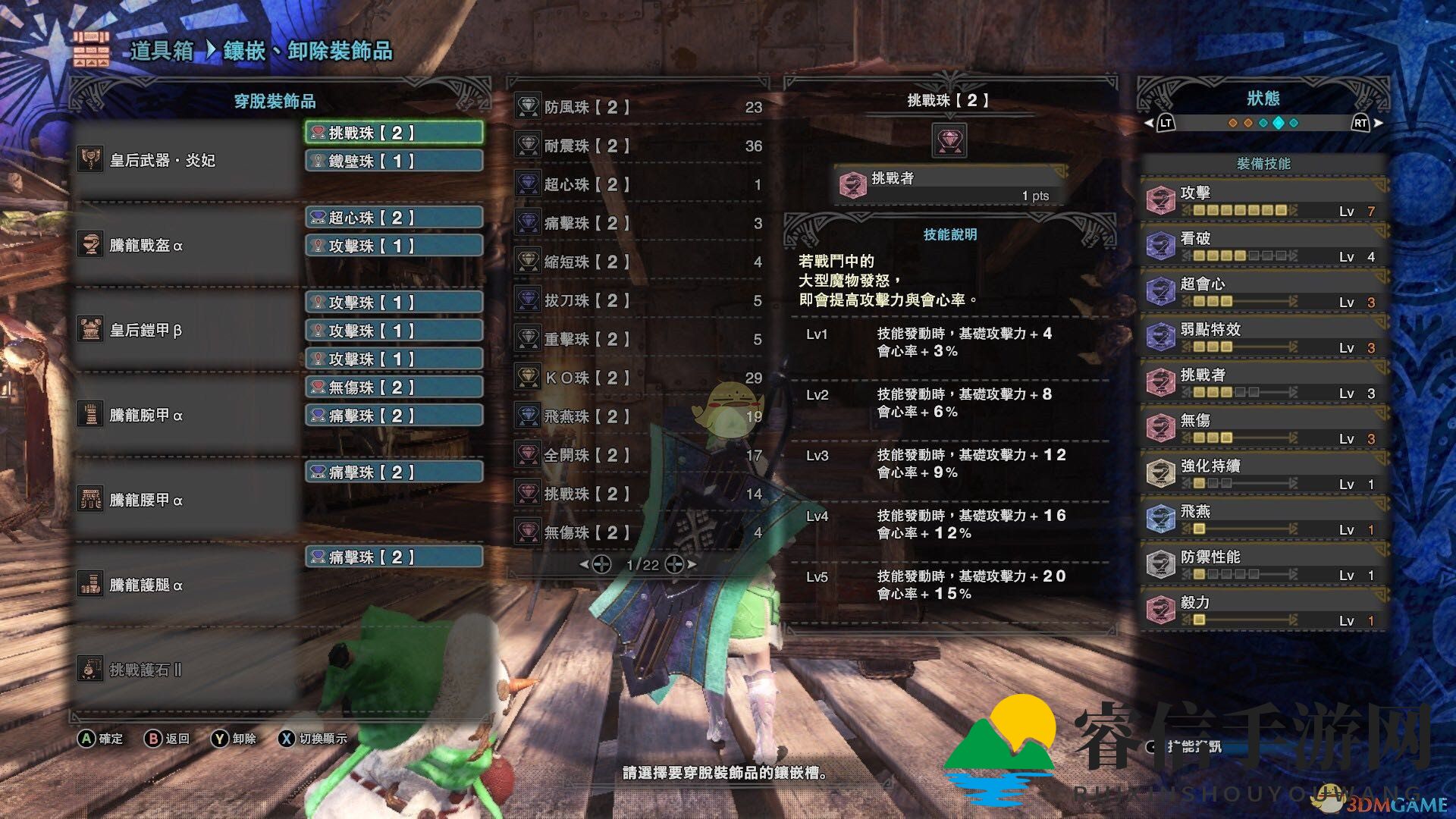Pick the 重擊珠【2】 decoration entry
Viewport: 1456px width, 819px height.
tap(637, 339)
